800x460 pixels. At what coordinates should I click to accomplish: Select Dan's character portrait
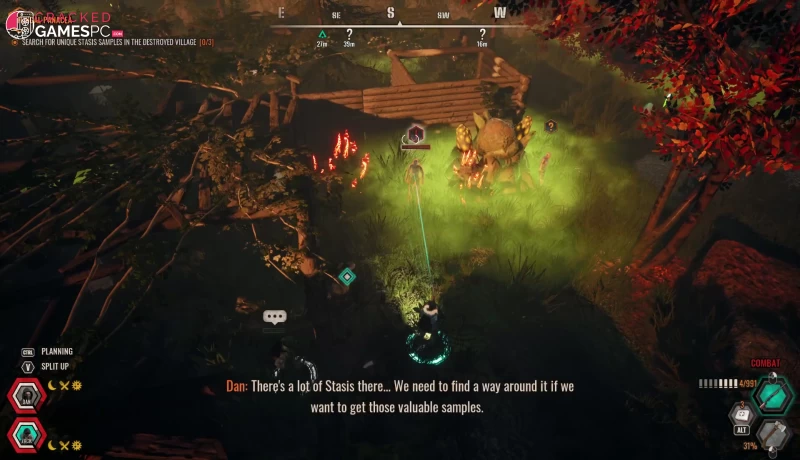point(27,397)
